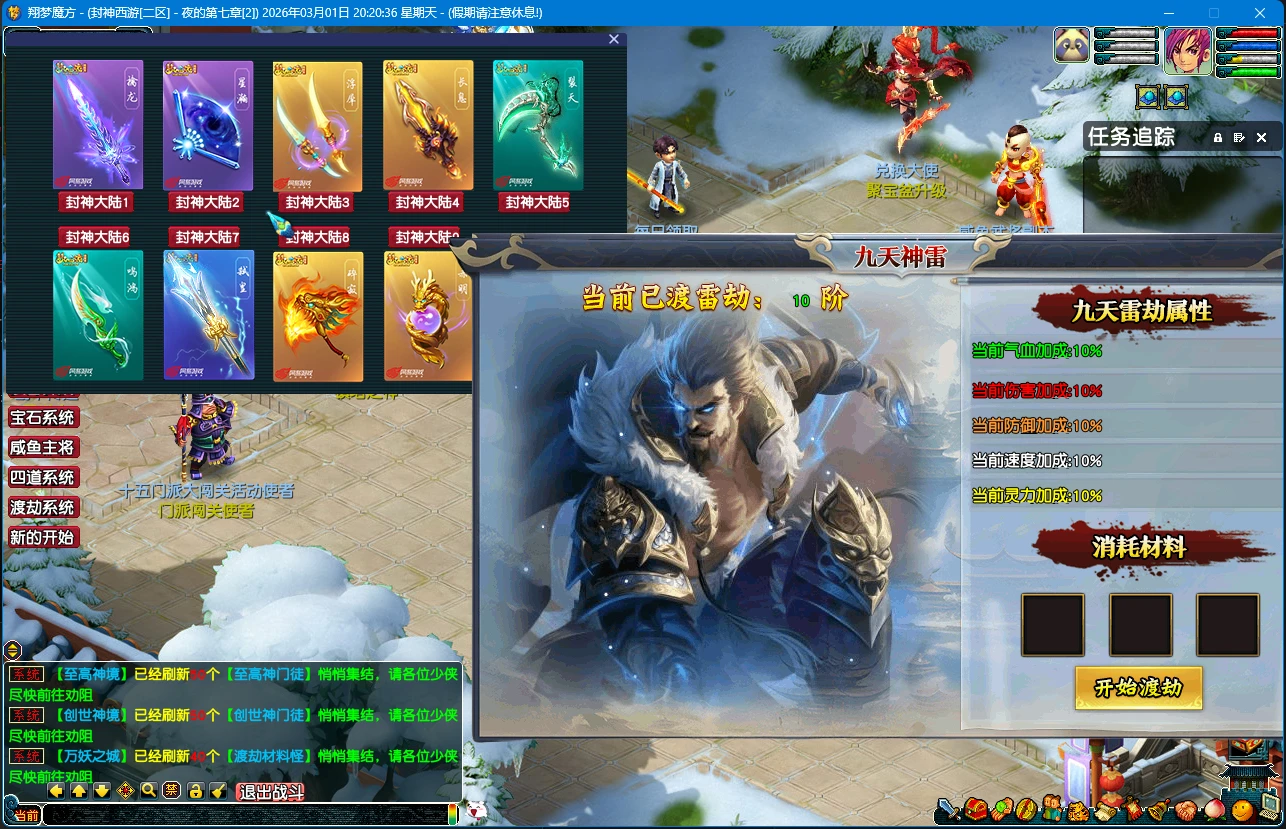Open the 宝石系统 menu entry
This screenshot has height=829, width=1286.
(x=42, y=418)
